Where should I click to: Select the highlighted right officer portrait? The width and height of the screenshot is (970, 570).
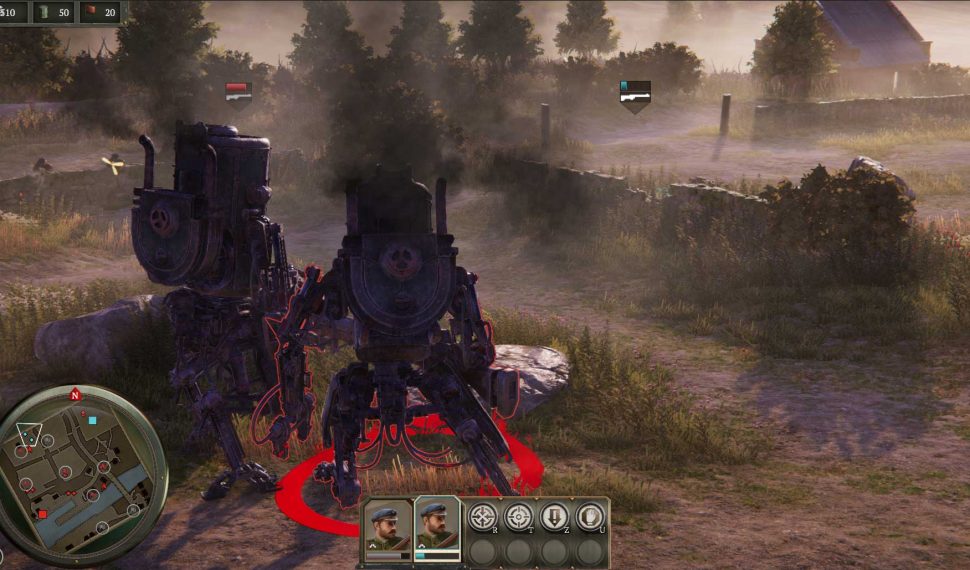(437, 527)
